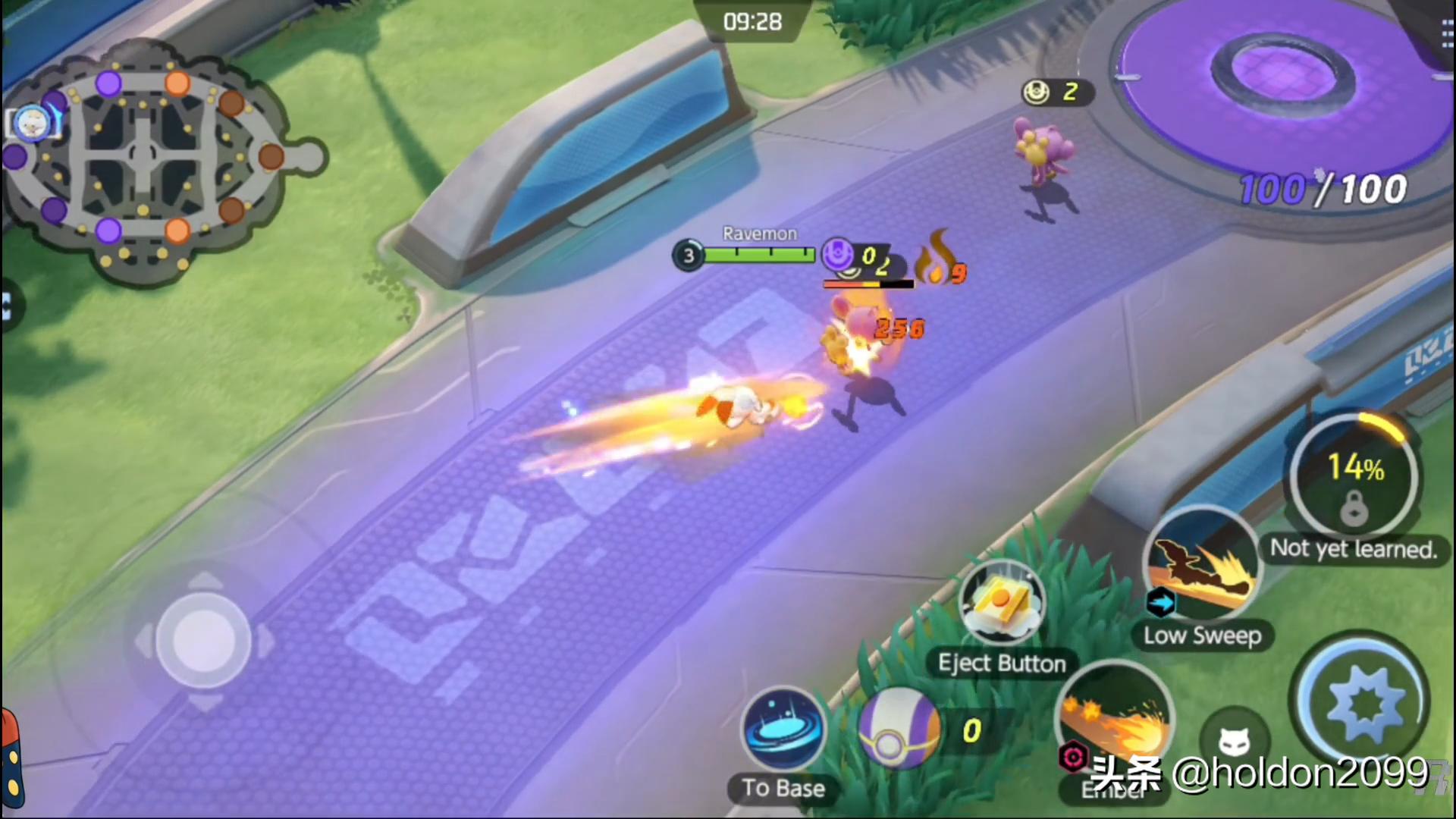This screenshot has width=1456, height=819.
Task: Use the Eject Button battle item
Action: [1001, 604]
